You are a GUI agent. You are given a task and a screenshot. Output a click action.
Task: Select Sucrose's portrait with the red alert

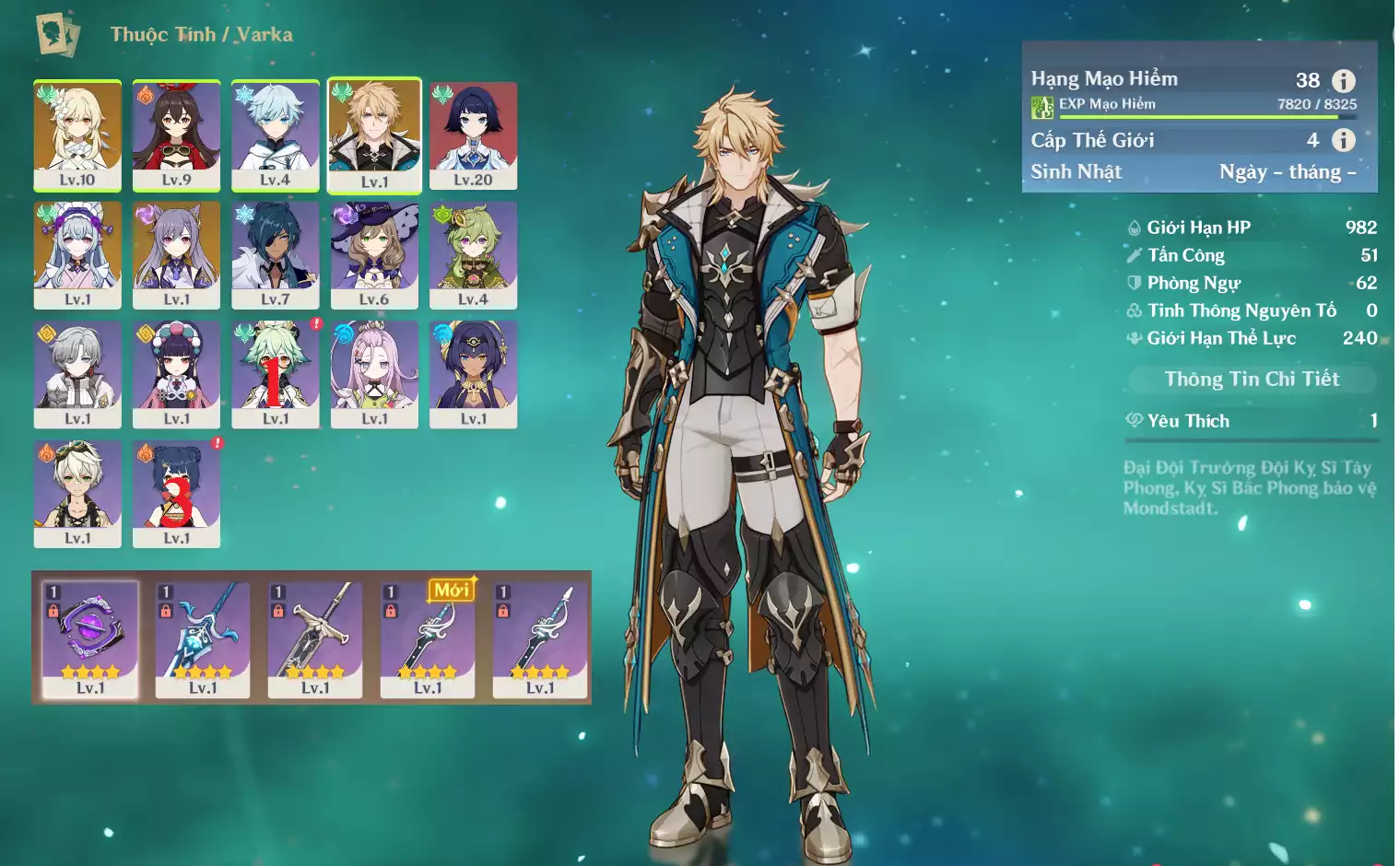click(275, 374)
